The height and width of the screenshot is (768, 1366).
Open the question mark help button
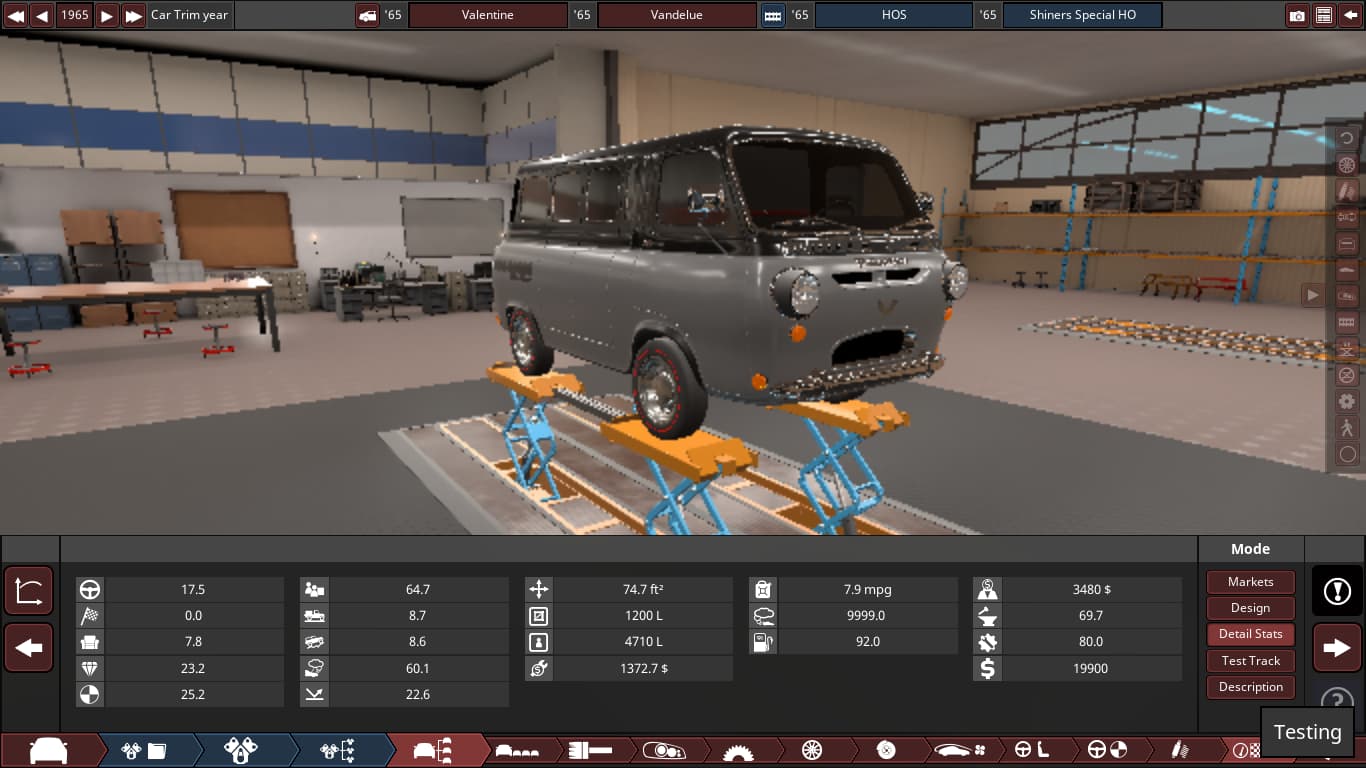(1337, 701)
